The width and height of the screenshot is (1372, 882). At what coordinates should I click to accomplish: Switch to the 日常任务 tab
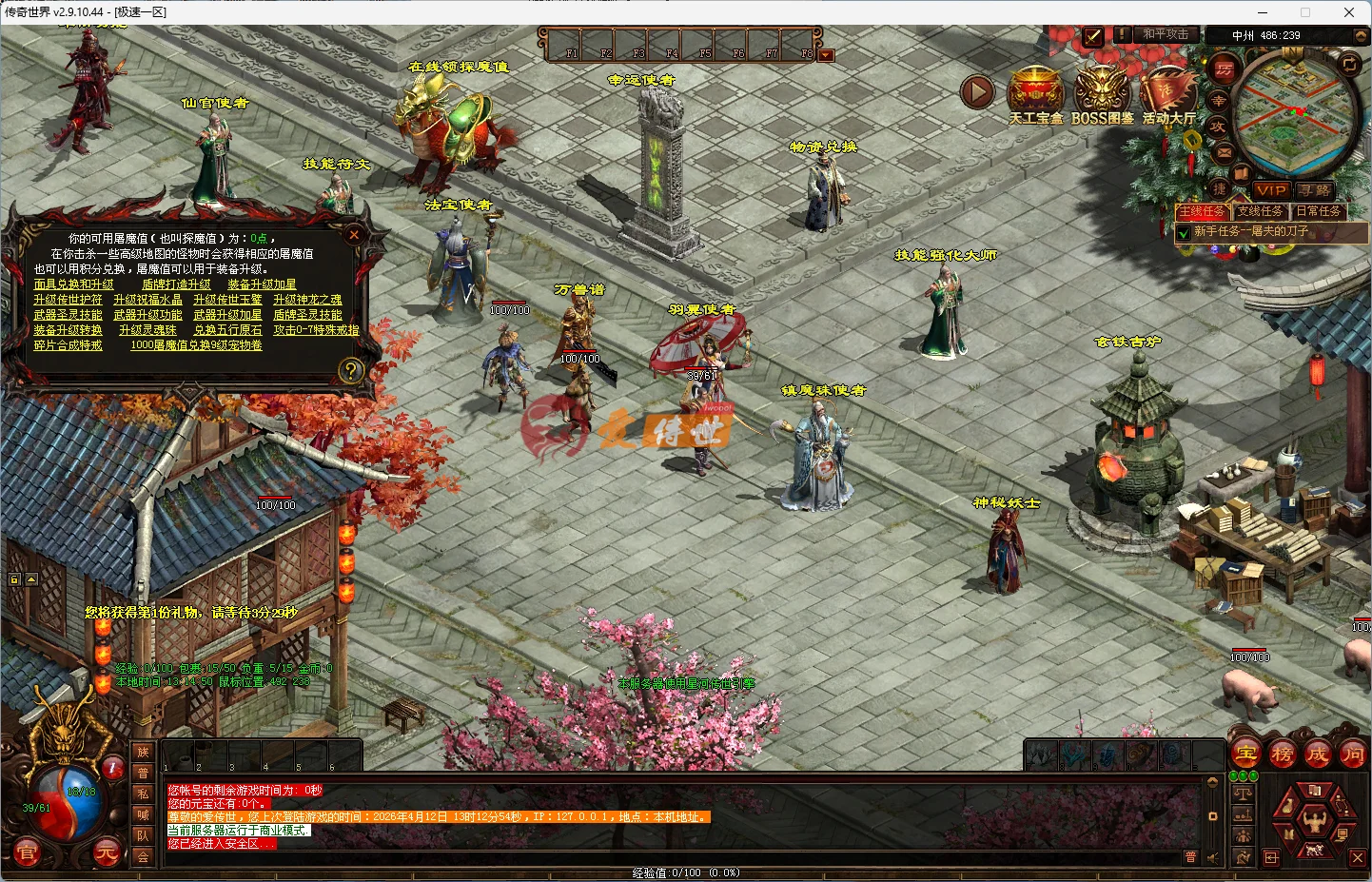tap(1321, 211)
